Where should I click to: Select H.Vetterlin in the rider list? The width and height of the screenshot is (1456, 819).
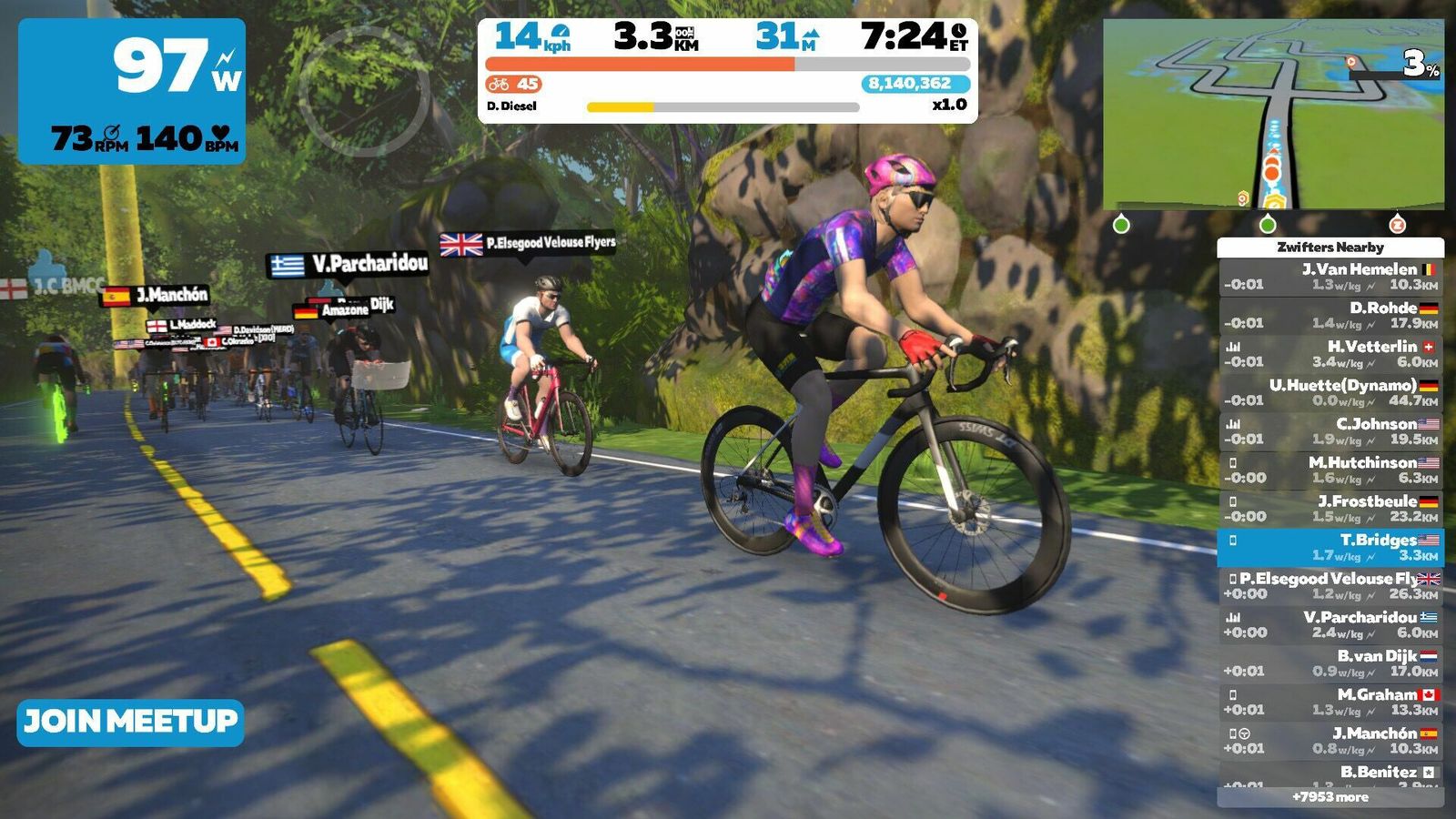(x=1330, y=354)
